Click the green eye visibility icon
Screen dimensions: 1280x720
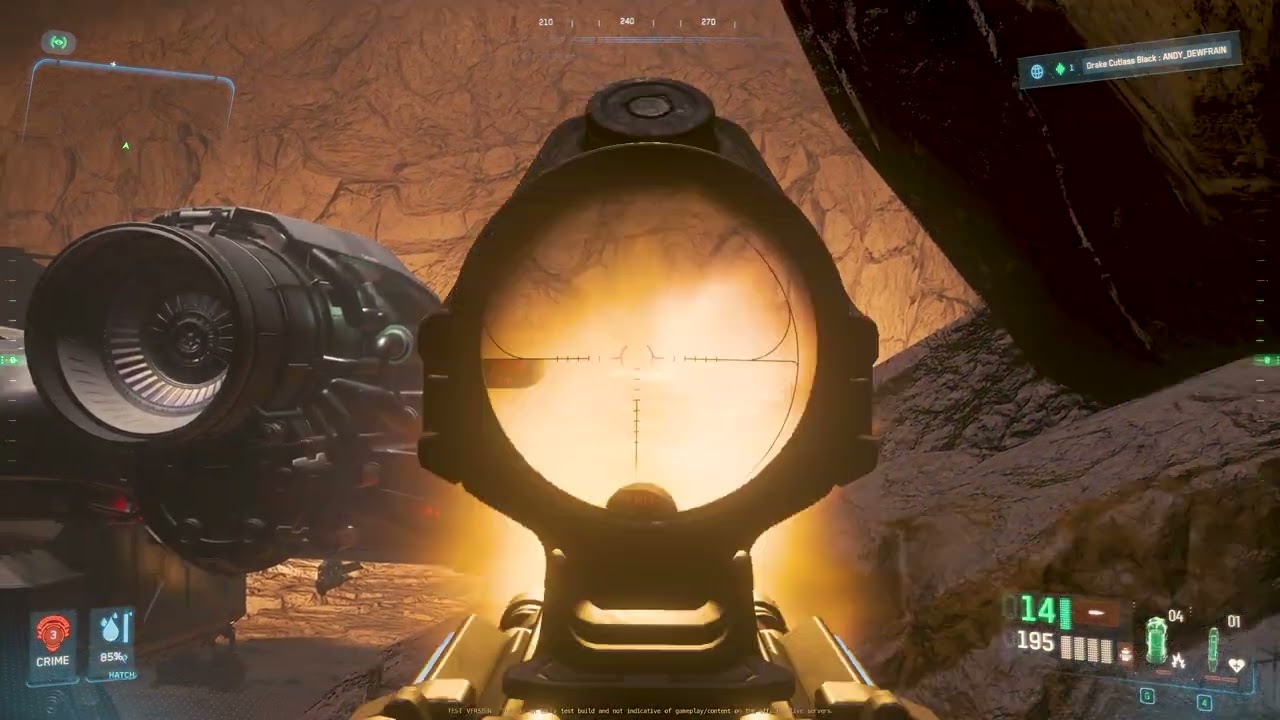(x=59, y=42)
